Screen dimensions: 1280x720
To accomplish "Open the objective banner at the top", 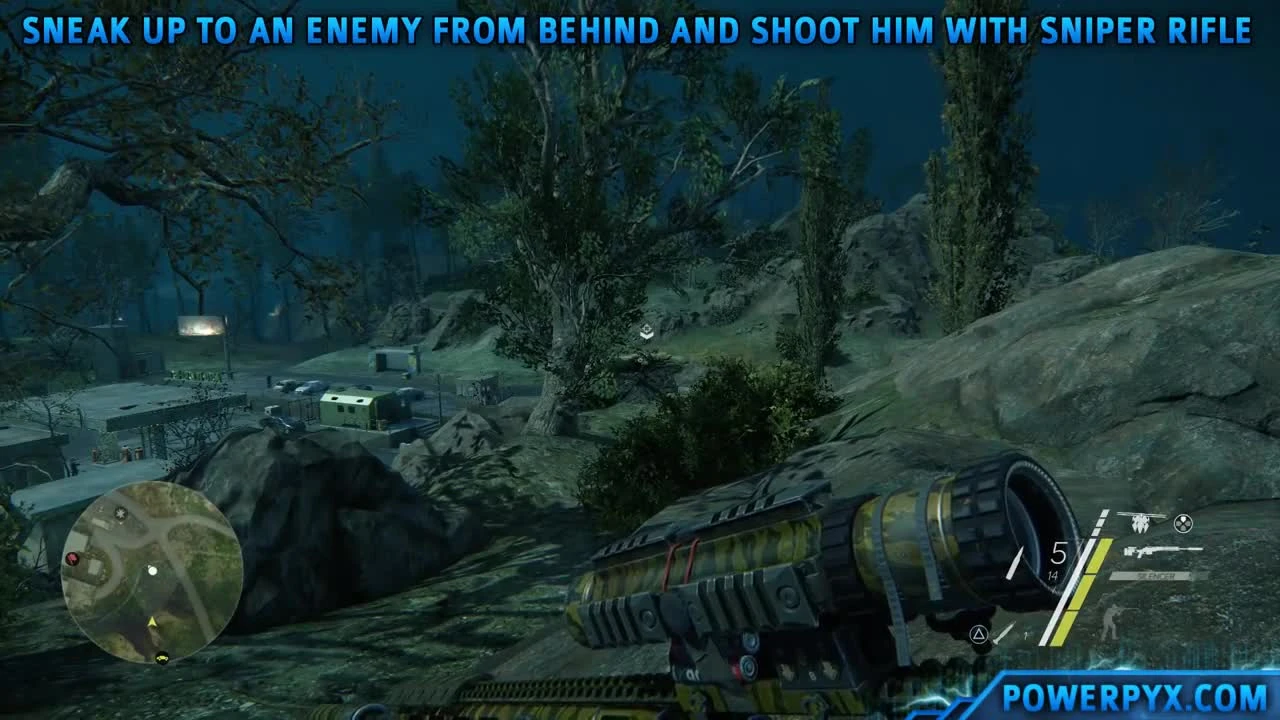I will [640, 30].
